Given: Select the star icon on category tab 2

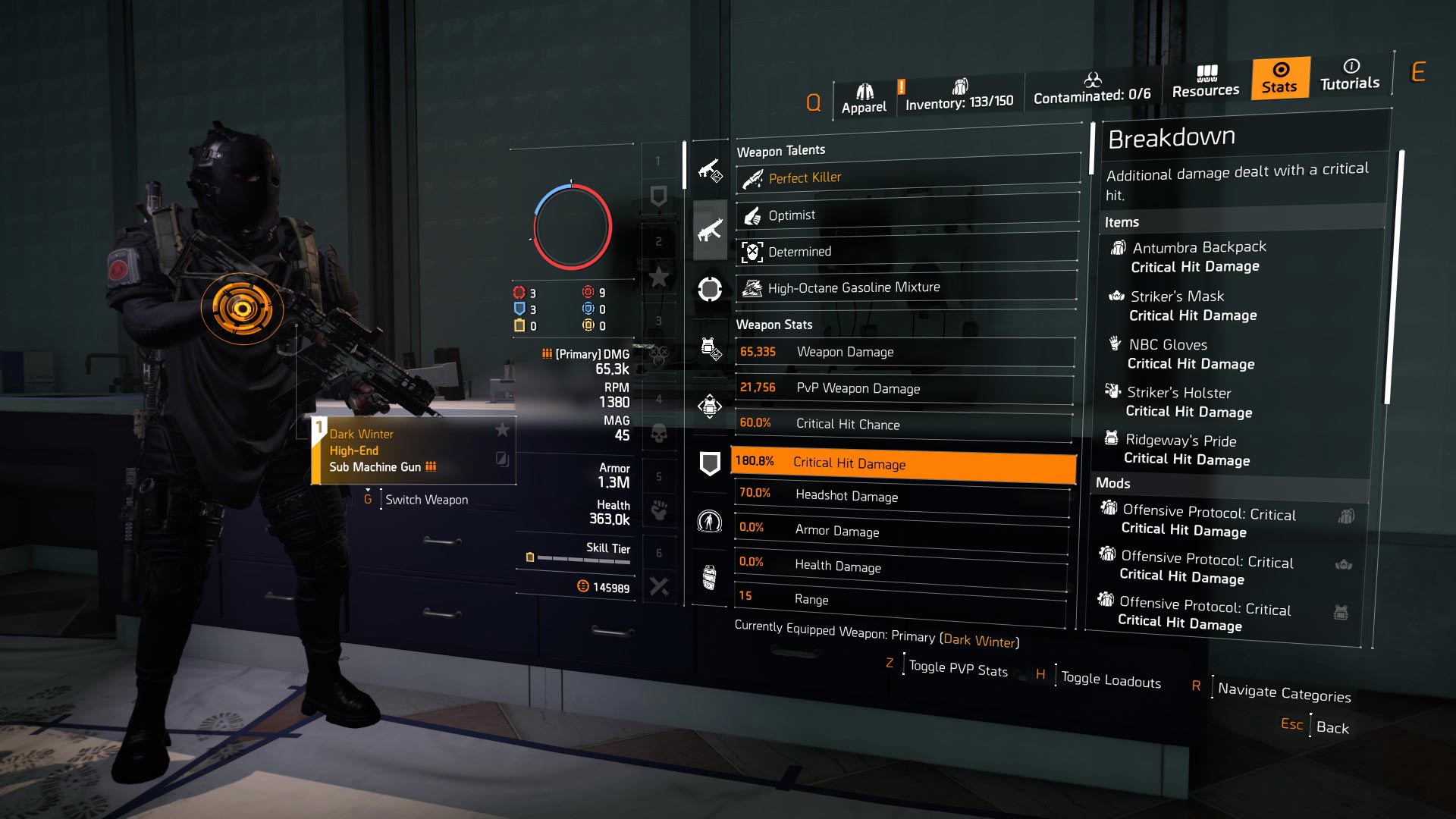Looking at the screenshot, I should pos(660,276).
